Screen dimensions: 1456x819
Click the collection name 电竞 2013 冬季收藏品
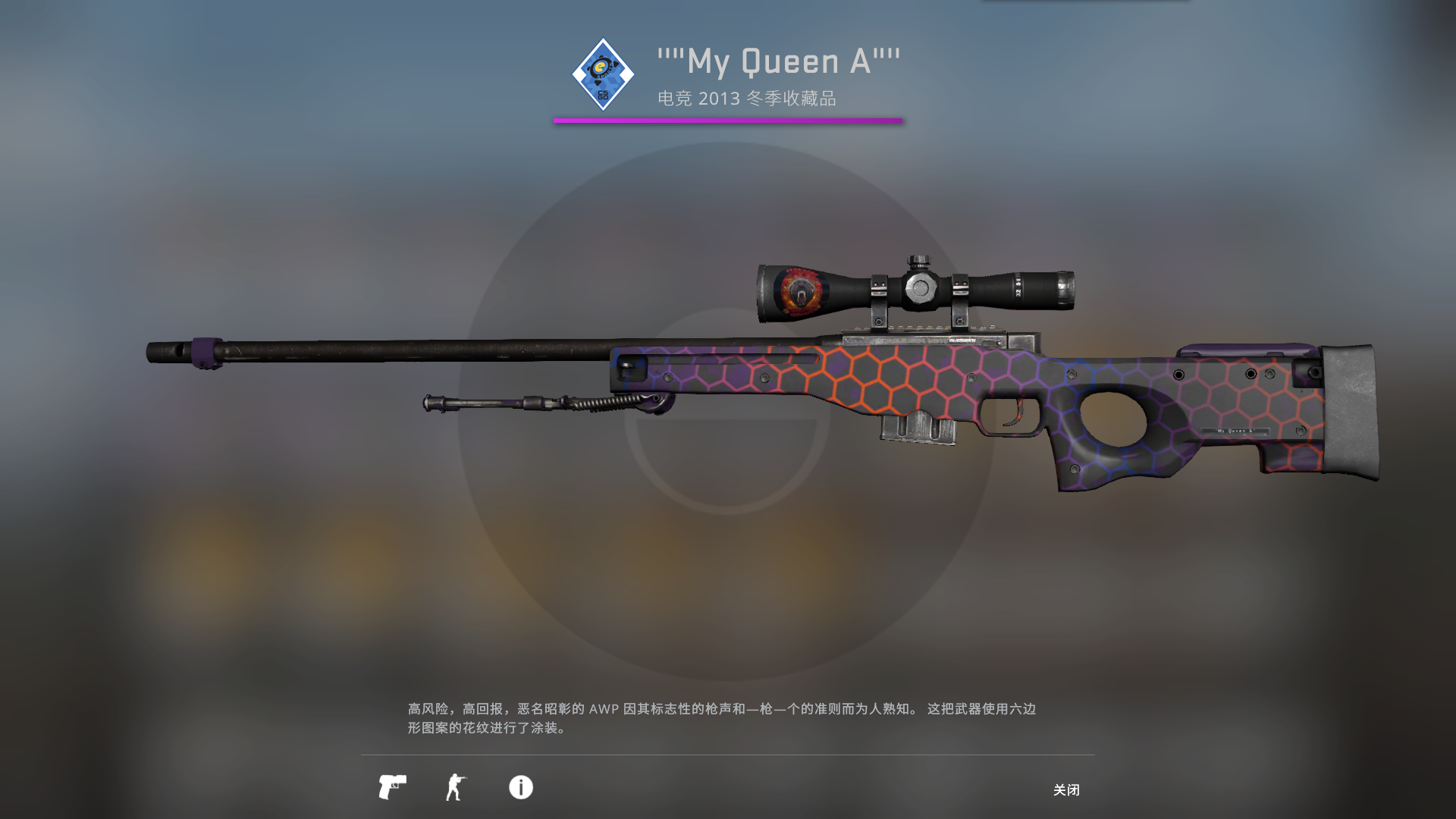coord(747,98)
